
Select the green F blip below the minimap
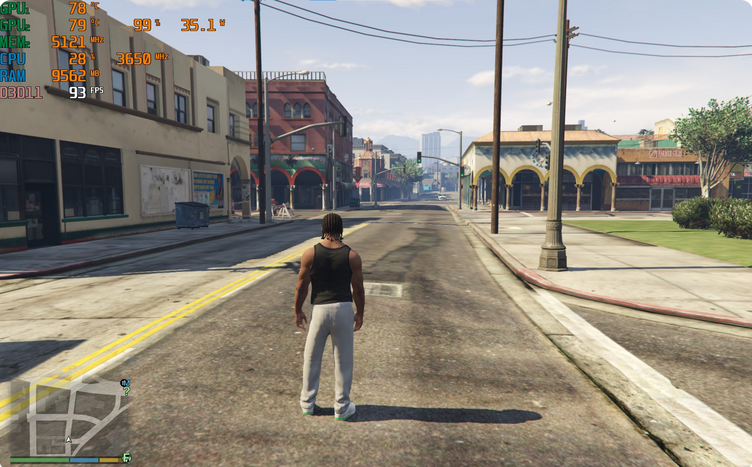coord(127,457)
